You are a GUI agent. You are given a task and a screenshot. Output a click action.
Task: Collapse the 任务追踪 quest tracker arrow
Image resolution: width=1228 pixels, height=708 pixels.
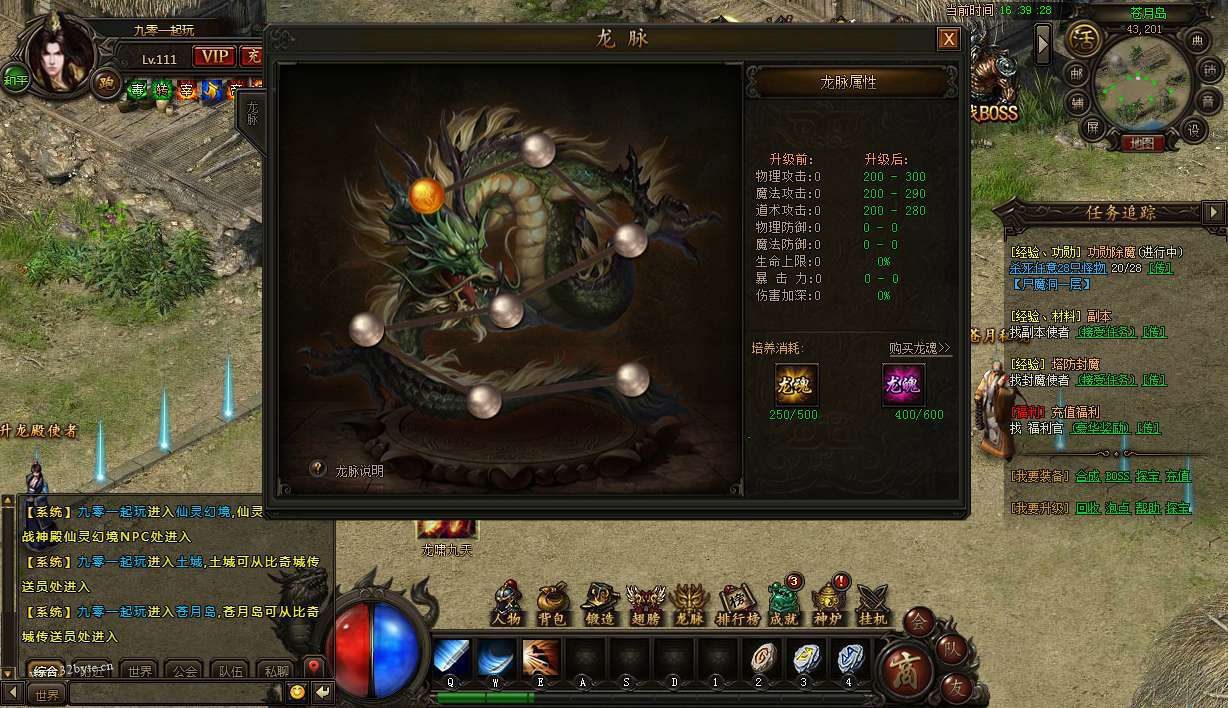click(x=1214, y=212)
